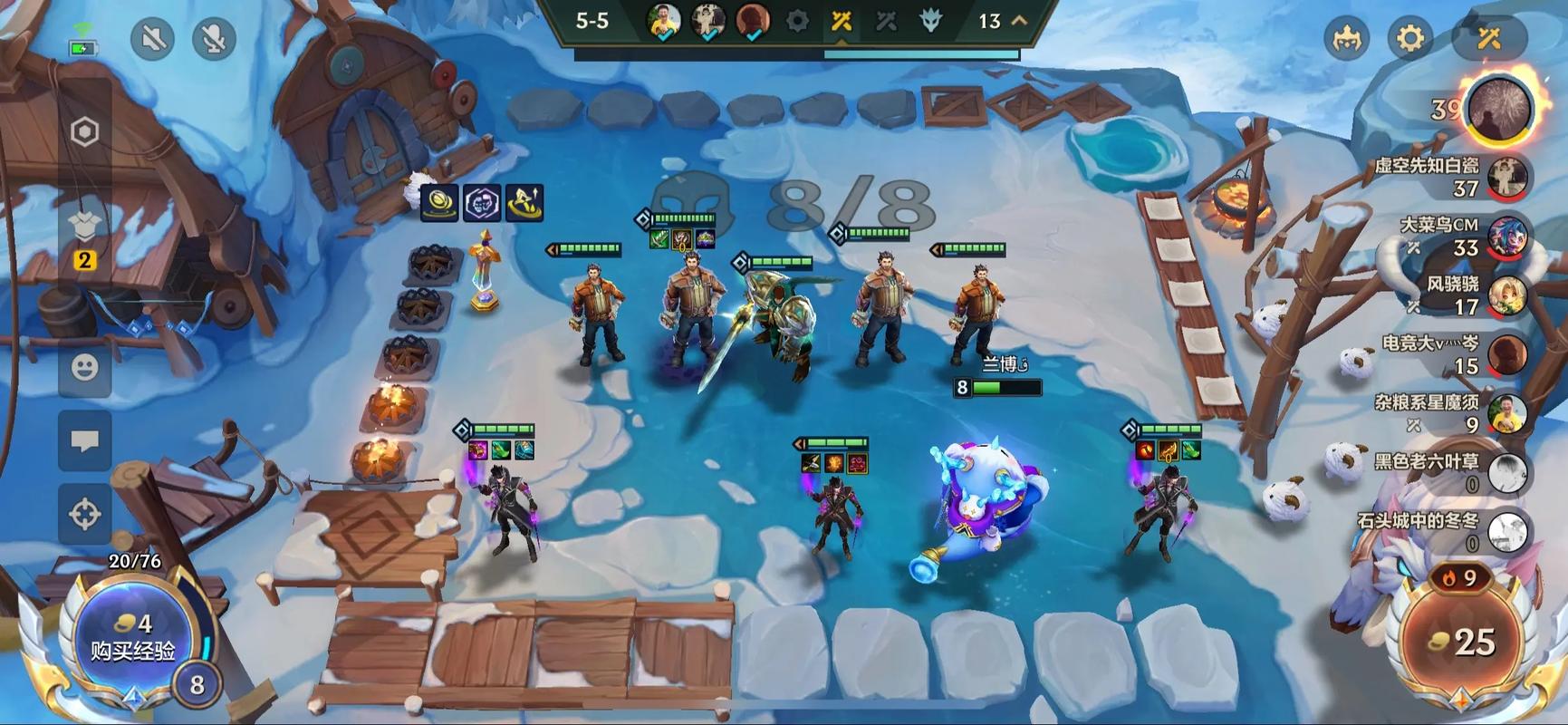
Task: Buy experience with the 购买经验 button
Action: (133, 639)
